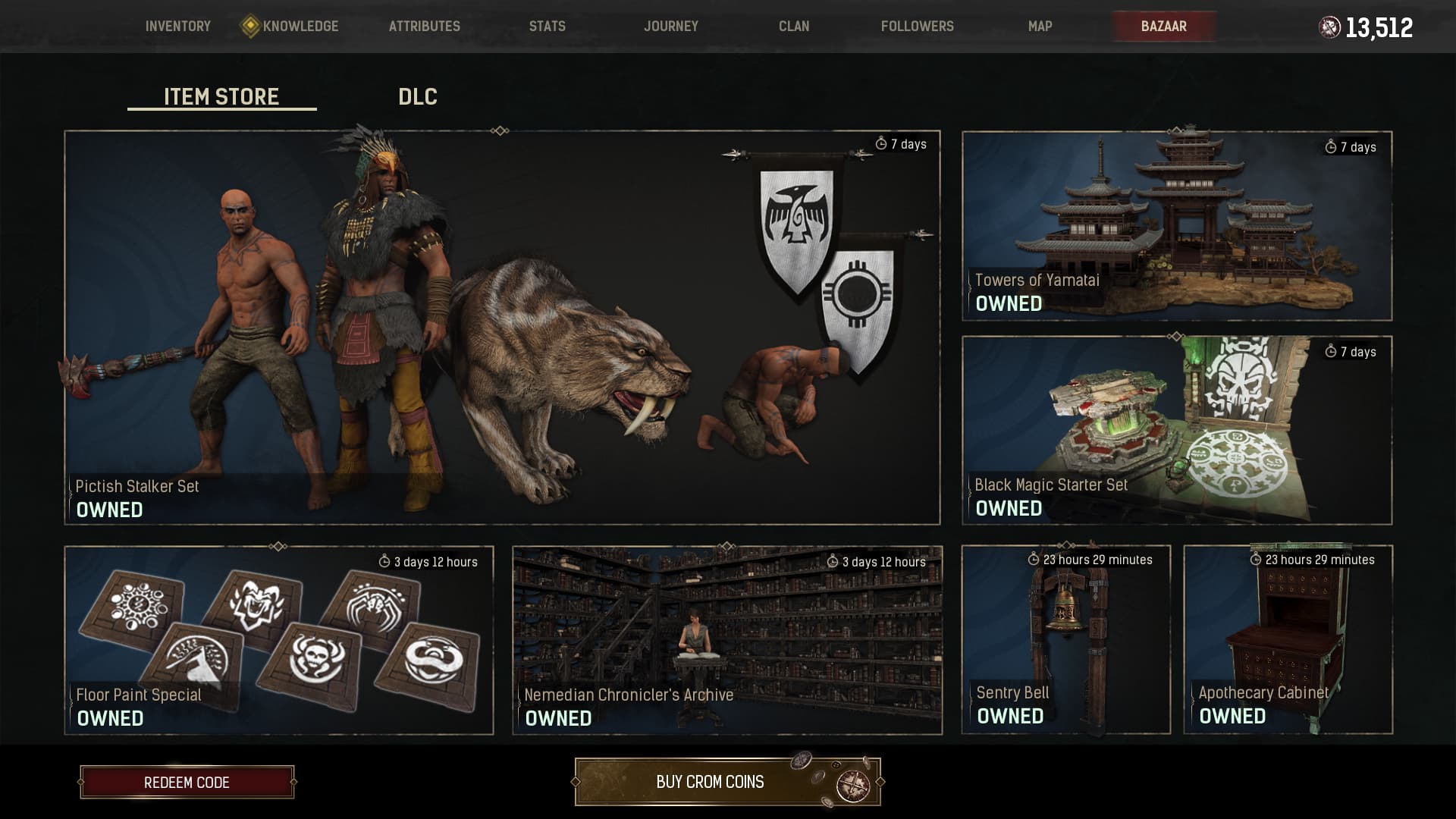View the Towers of Yamatai bundle

(x=1177, y=226)
